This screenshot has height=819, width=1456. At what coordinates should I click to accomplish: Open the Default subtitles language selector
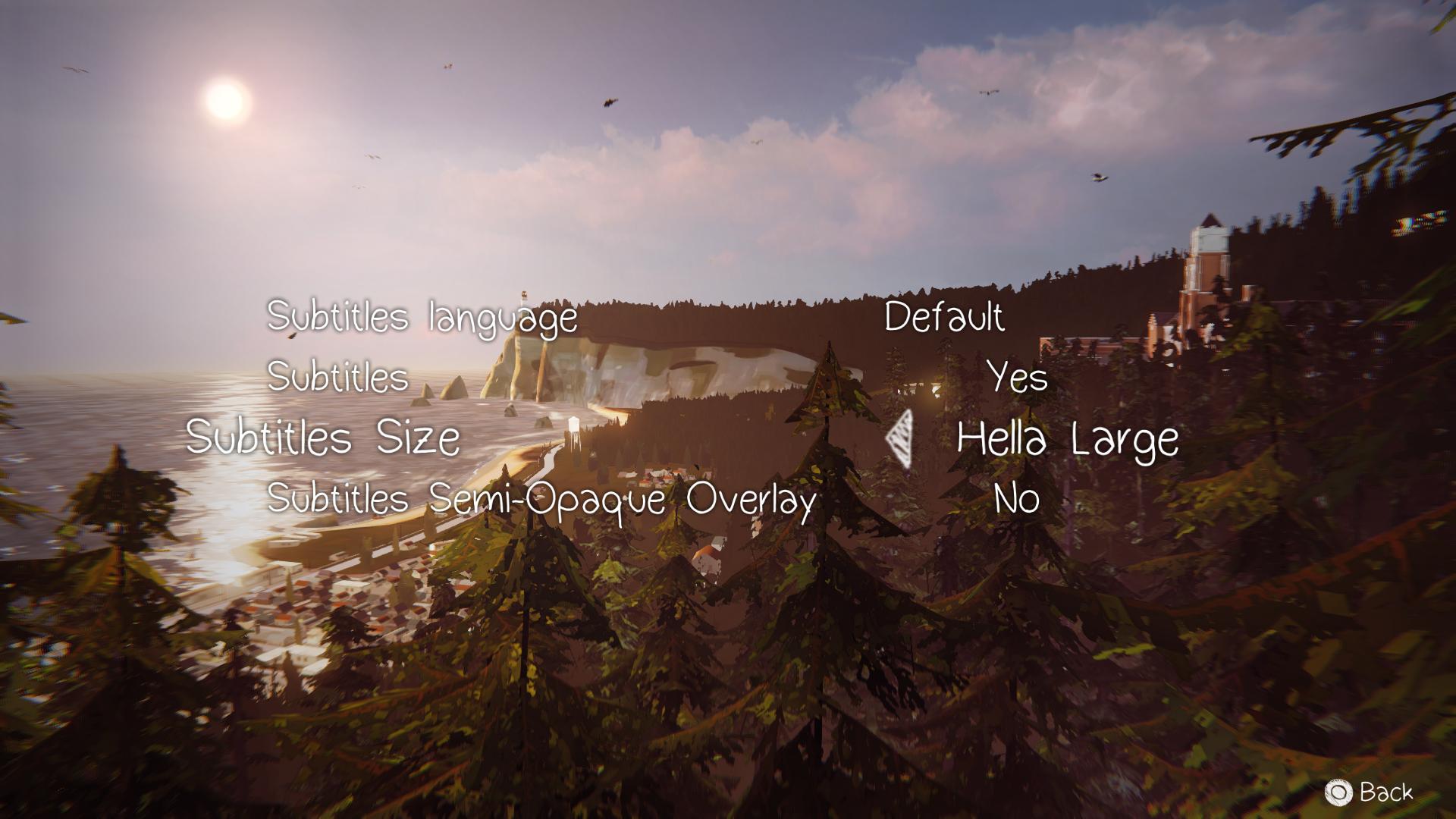tap(946, 318)
